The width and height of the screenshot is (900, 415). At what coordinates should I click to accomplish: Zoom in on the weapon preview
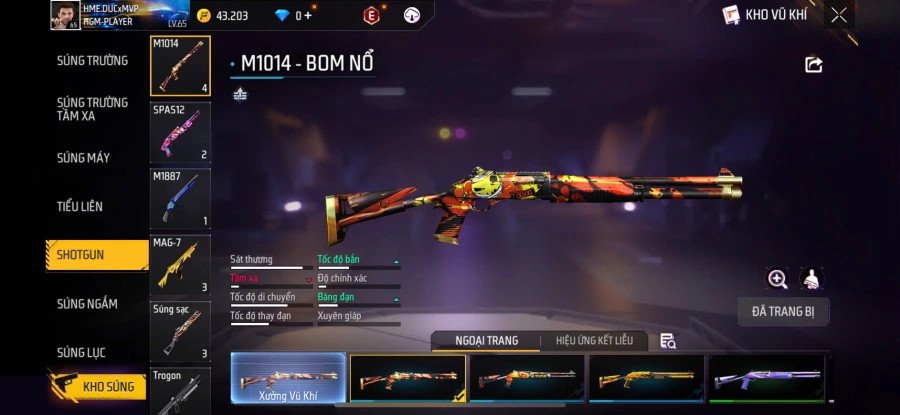(777, 279)
